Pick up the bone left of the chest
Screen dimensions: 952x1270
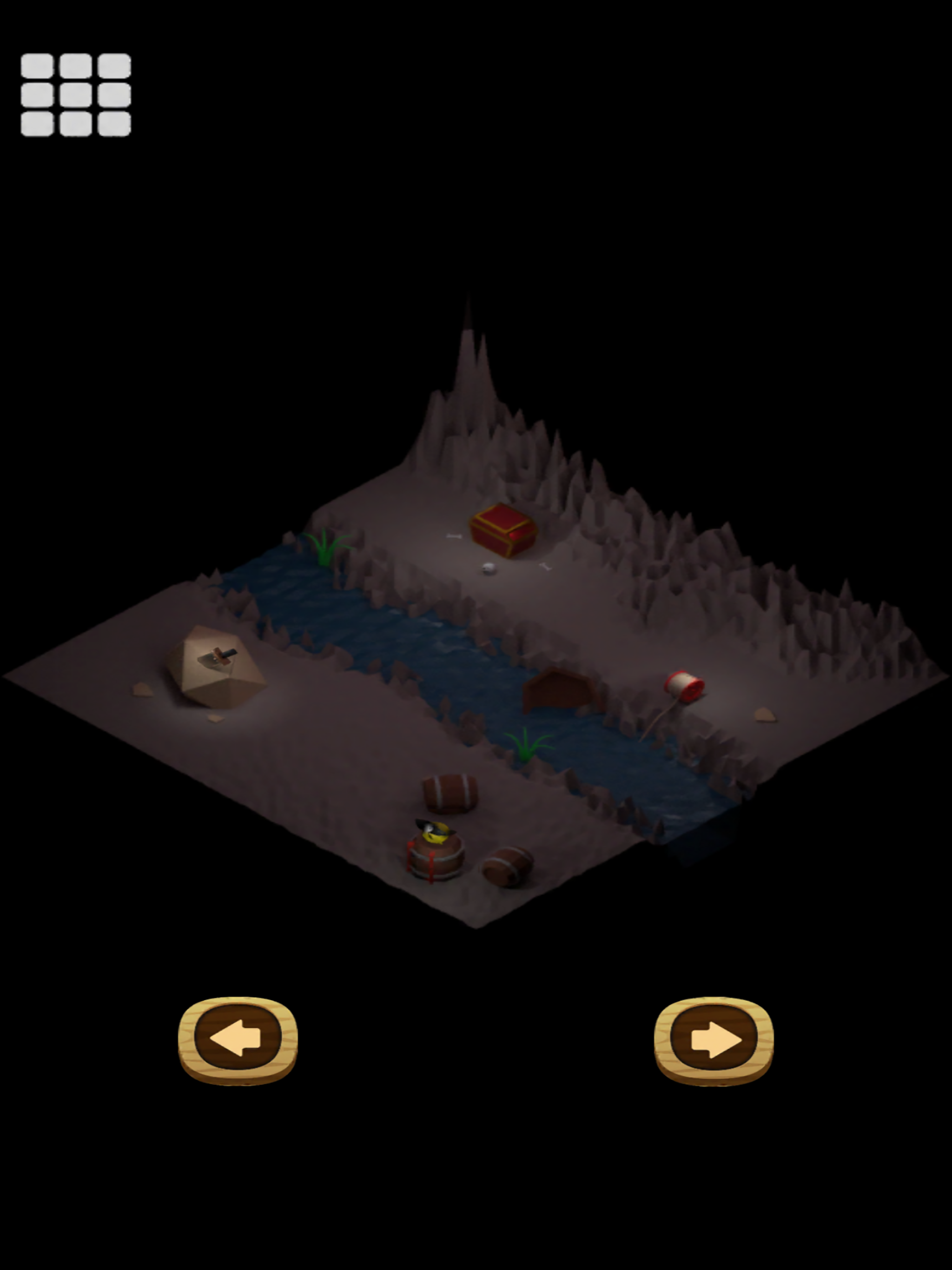(x=454, y=536)
